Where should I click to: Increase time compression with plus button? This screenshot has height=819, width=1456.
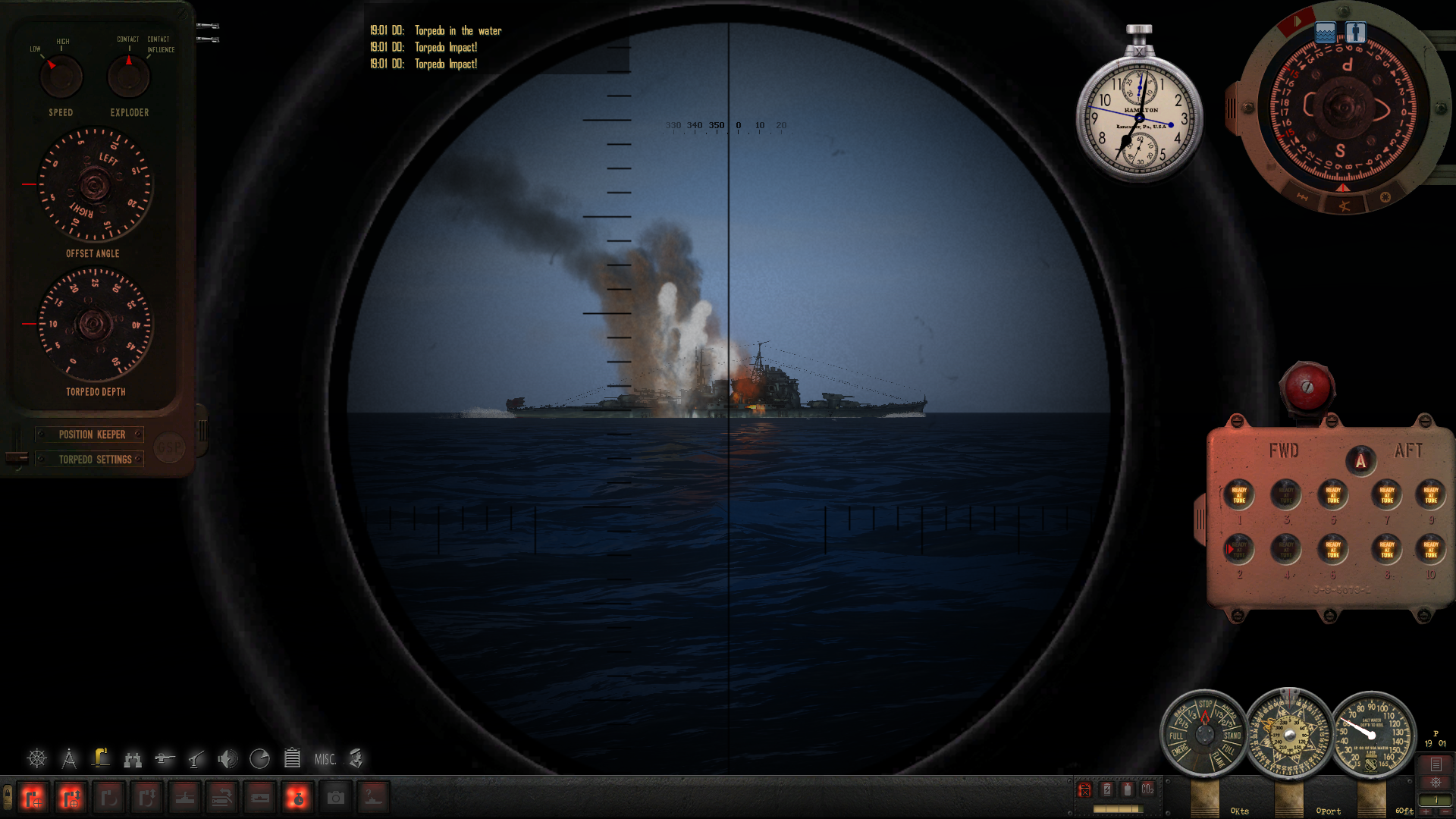tap(1426, 811)
